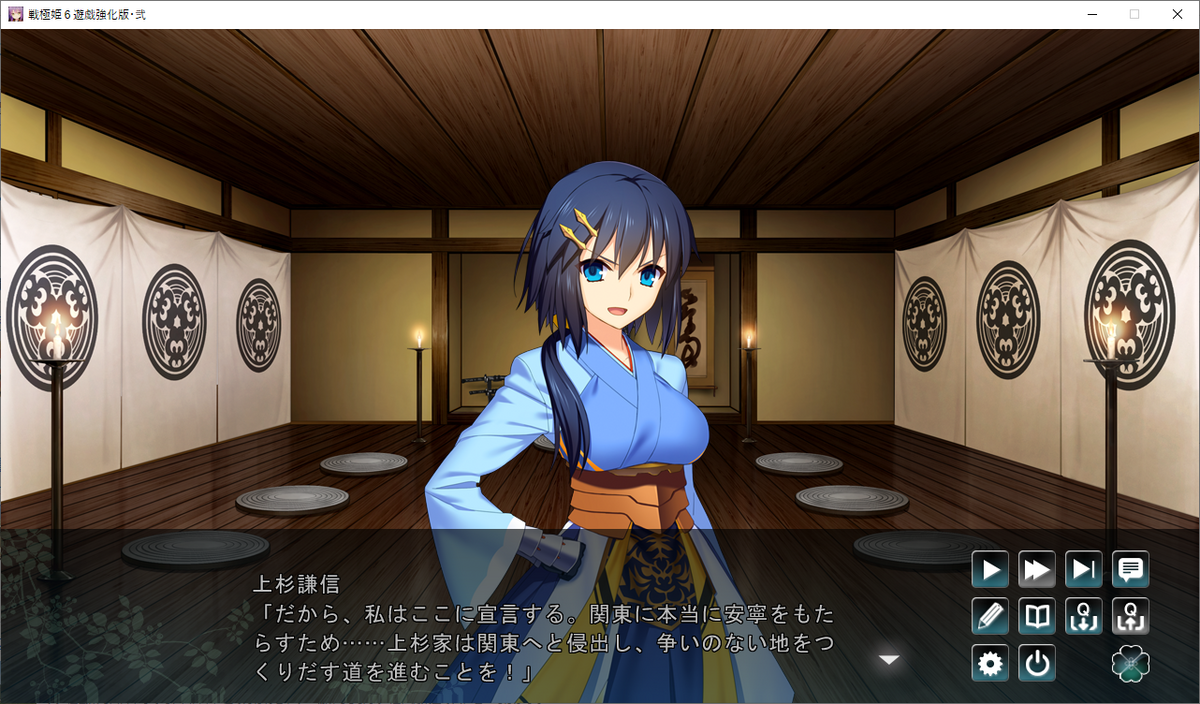The image size is (1200, 704).
Task: Quick save with the Q down-arrow button
Action: 1084,616
